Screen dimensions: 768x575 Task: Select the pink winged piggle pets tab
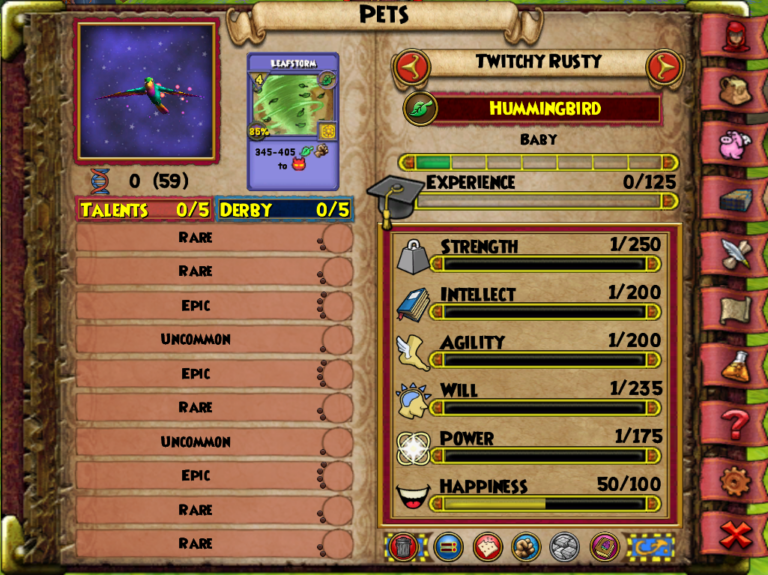coord(738,145)
